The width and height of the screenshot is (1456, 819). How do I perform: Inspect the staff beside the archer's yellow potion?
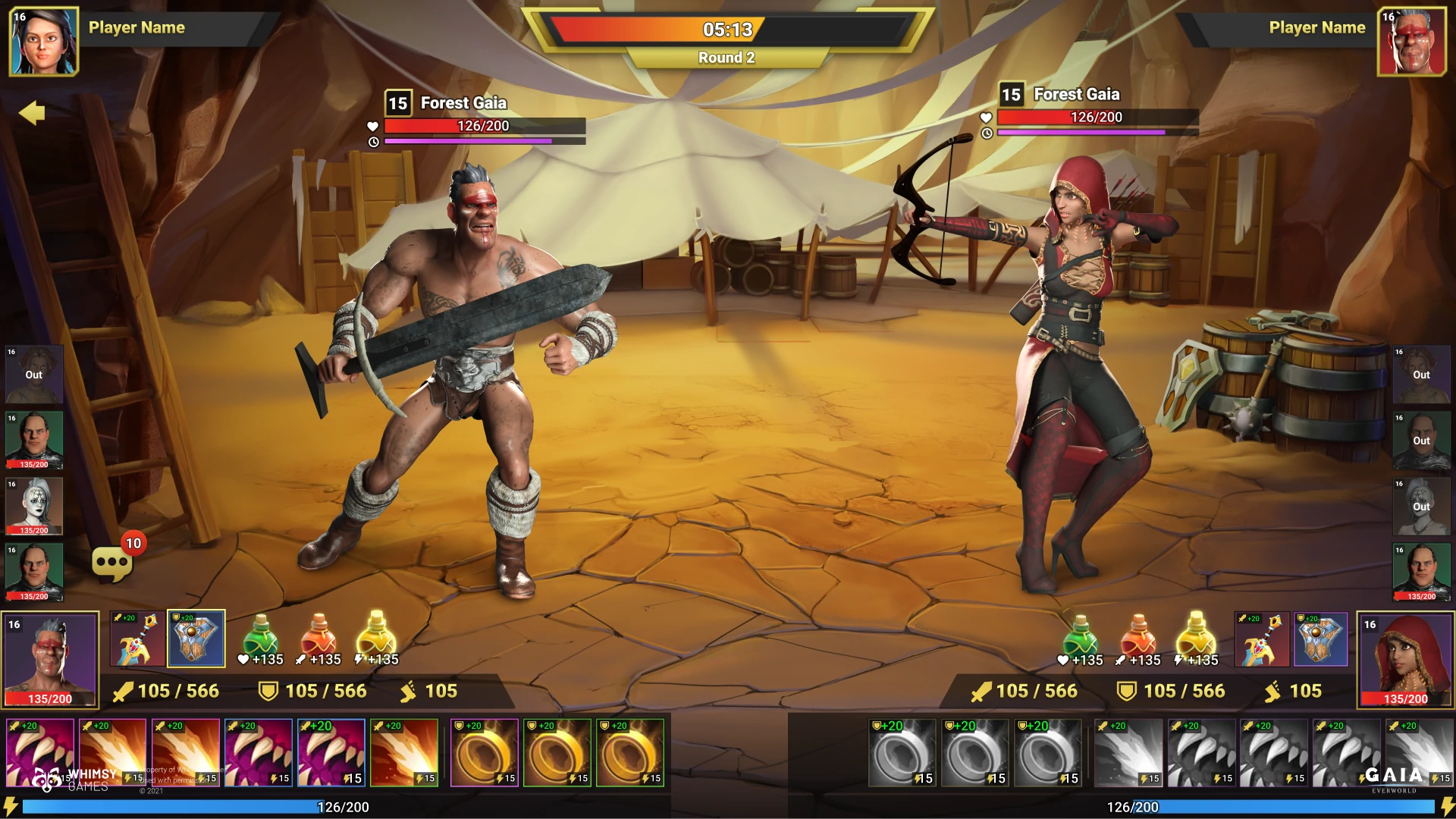1262,639
